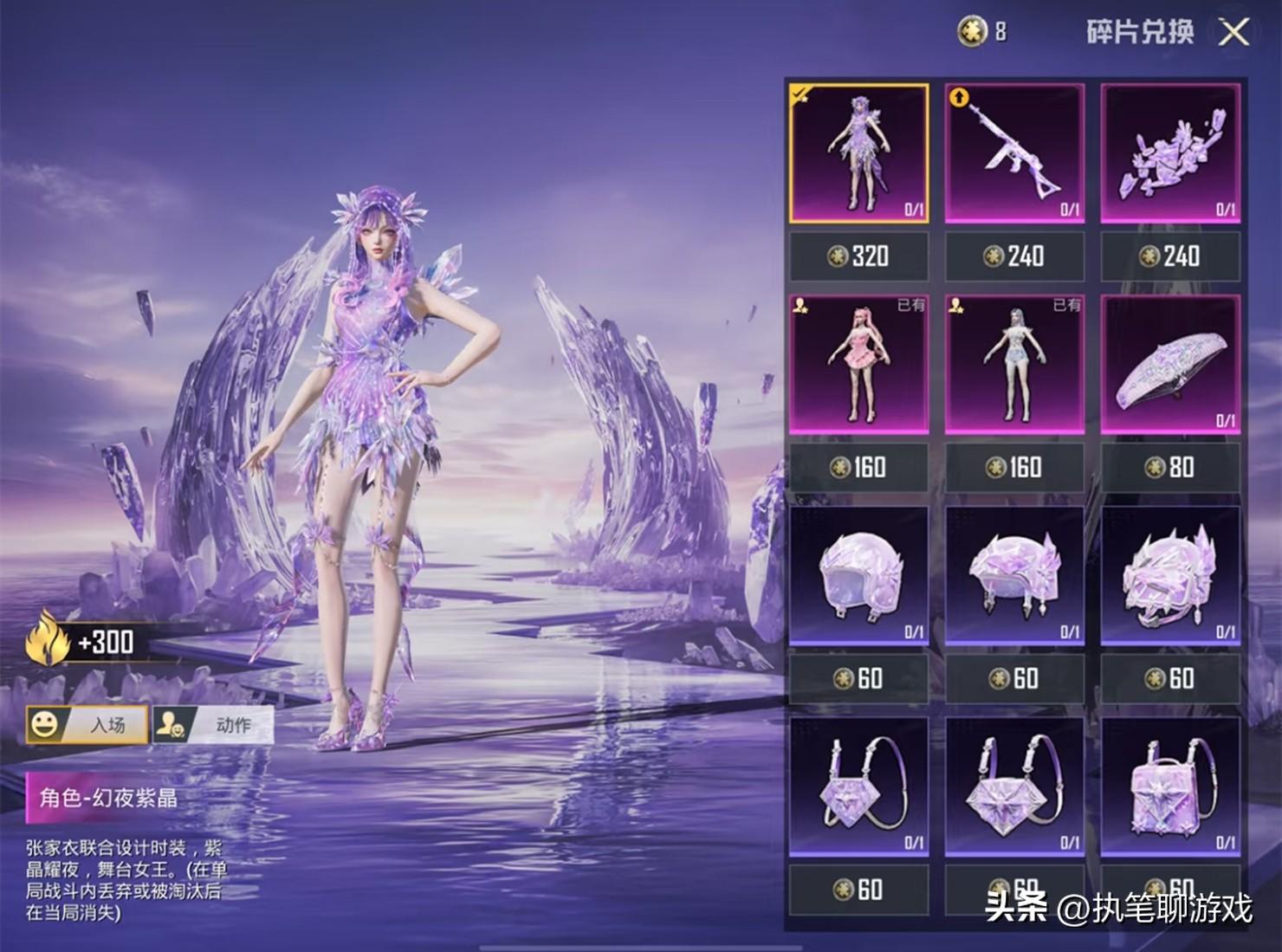Buy the parachute for 80 fragments
Image resolution: width=1282 pixels, height=952 pixels.
click(x=1170, y=468)
